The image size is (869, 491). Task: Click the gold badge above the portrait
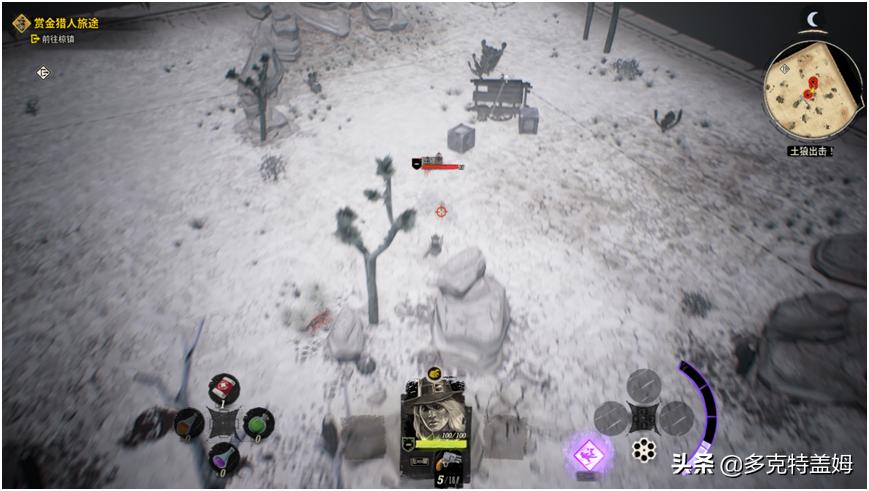435,373
